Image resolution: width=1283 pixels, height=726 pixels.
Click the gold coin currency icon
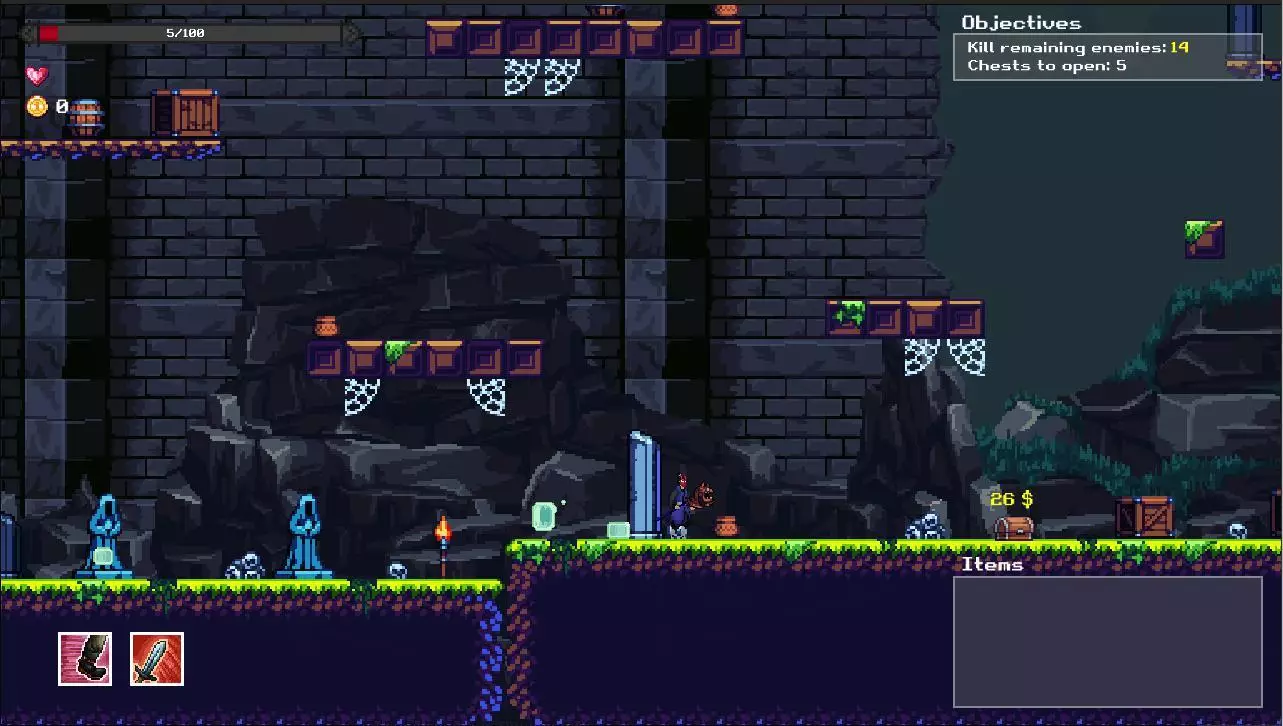click(x=37, y=106)
